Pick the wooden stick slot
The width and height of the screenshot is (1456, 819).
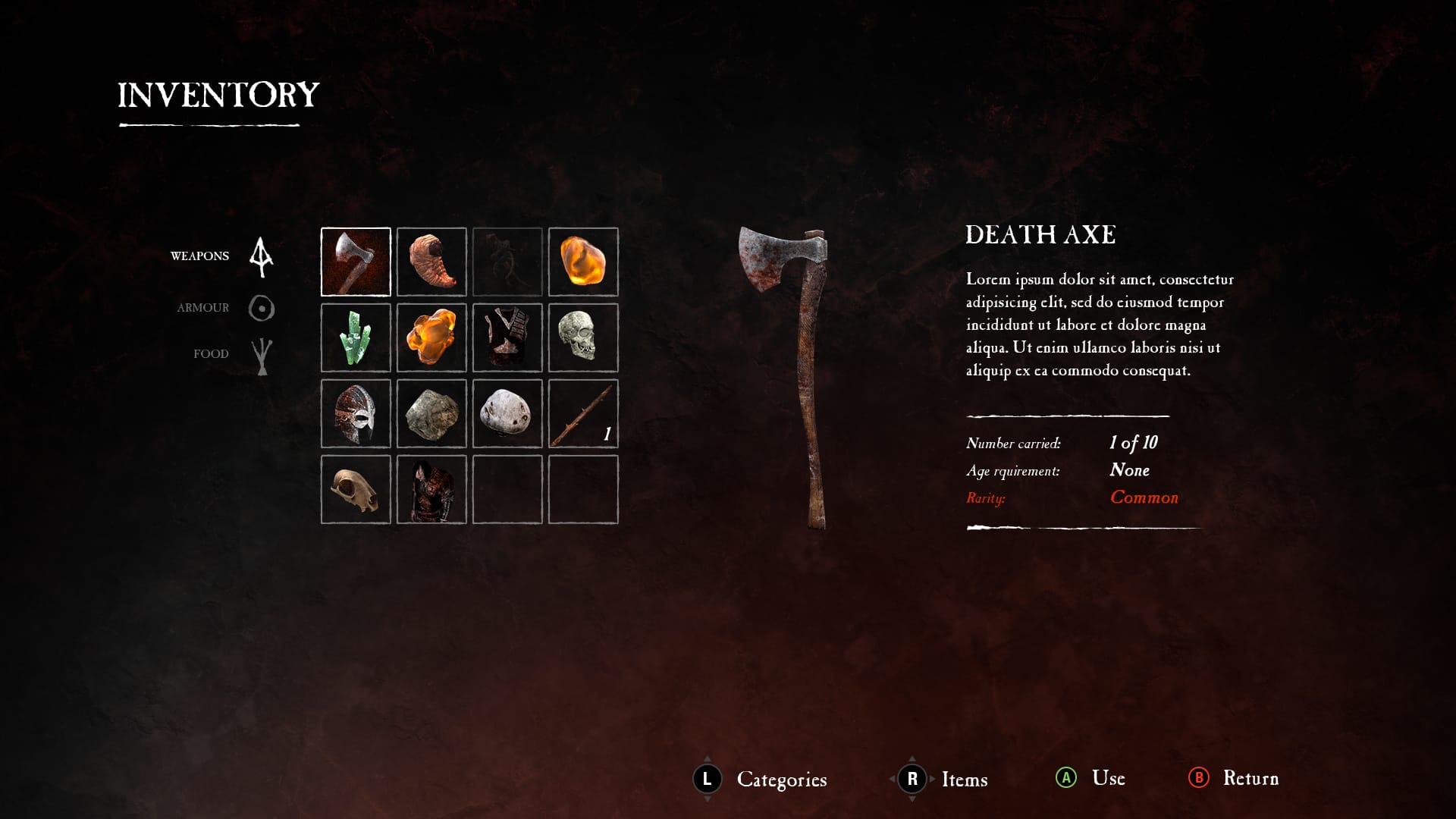(583, 413)
